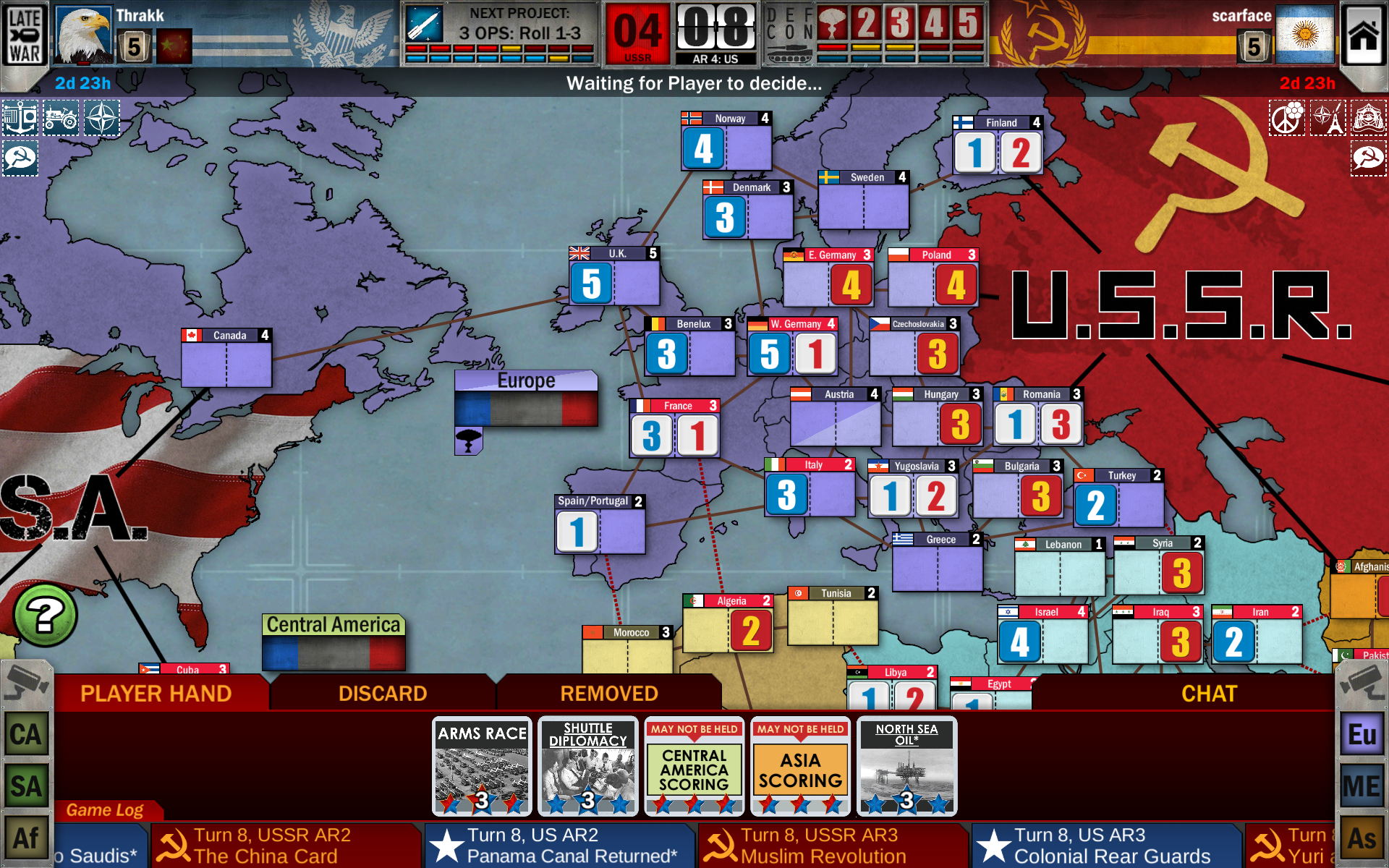1389x868 pixels.
Task: Select the anchor naval event marker
Action: 20,117
